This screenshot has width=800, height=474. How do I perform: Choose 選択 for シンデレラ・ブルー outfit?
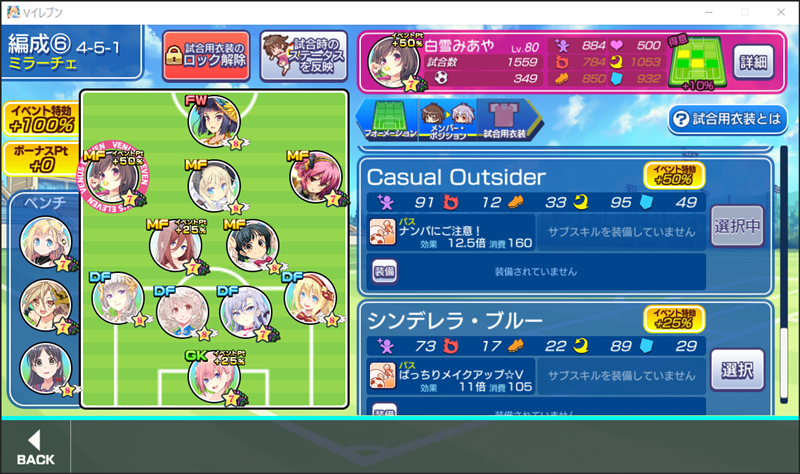[x=737, y=369]
